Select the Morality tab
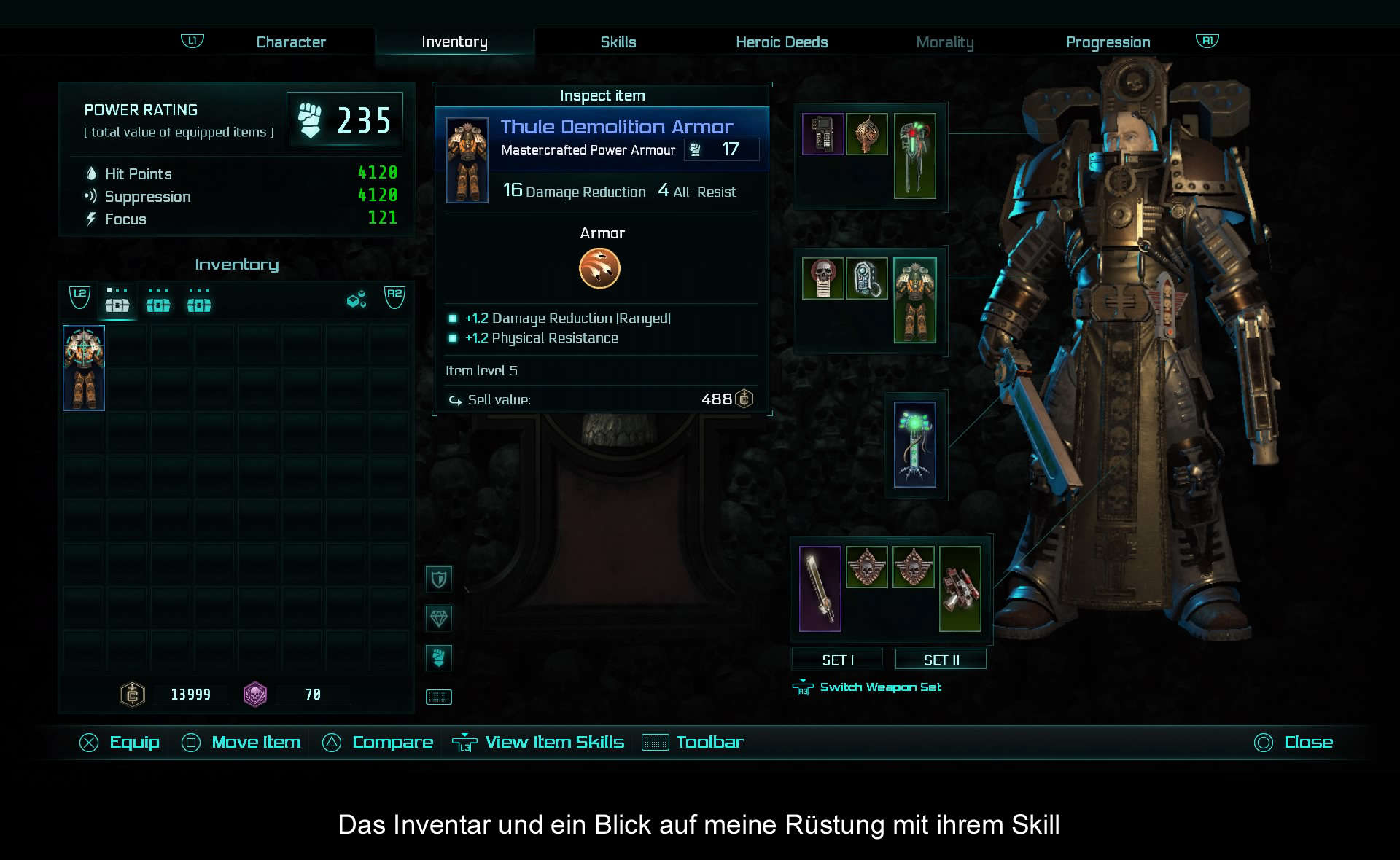The width and height of the screenshot is (1400, 860). (x=944, y=42)
